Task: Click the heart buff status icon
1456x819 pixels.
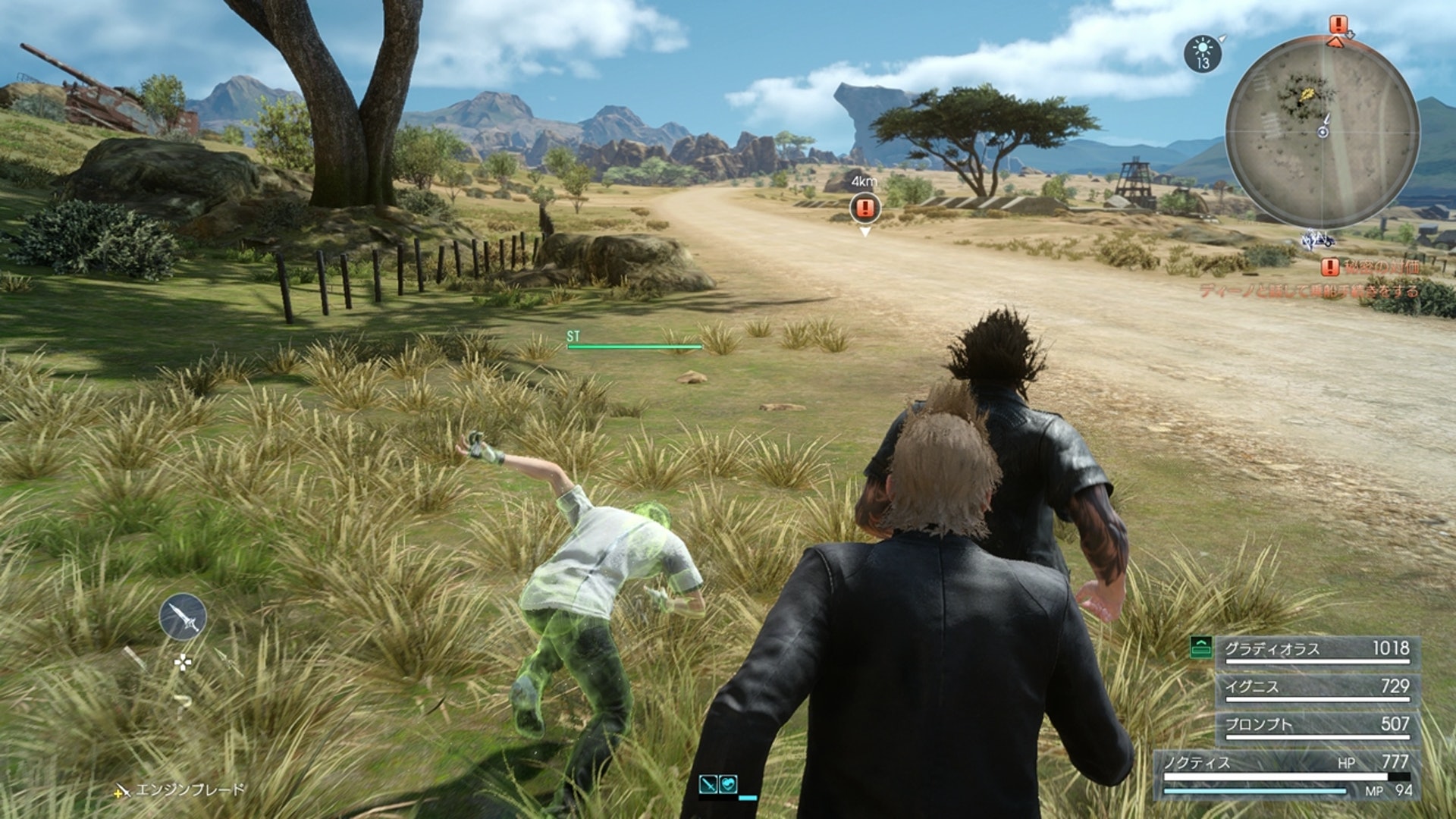Action: coord(728,784)
